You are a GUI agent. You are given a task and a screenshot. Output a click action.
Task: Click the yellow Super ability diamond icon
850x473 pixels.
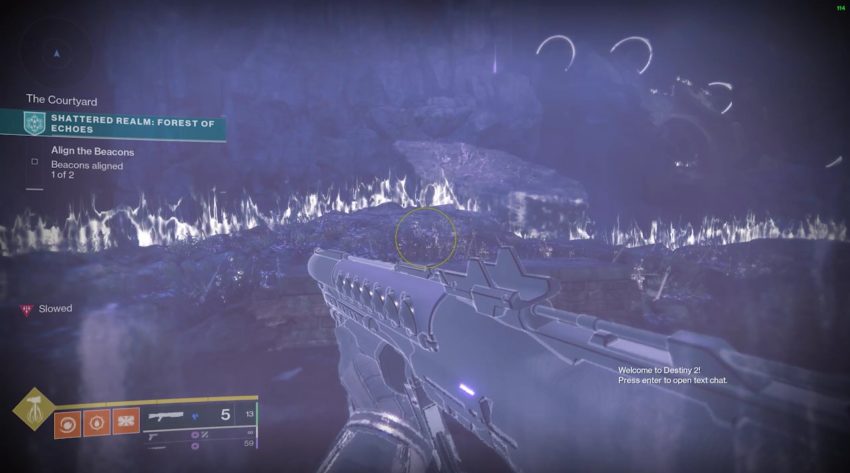[x=34, y=408]
